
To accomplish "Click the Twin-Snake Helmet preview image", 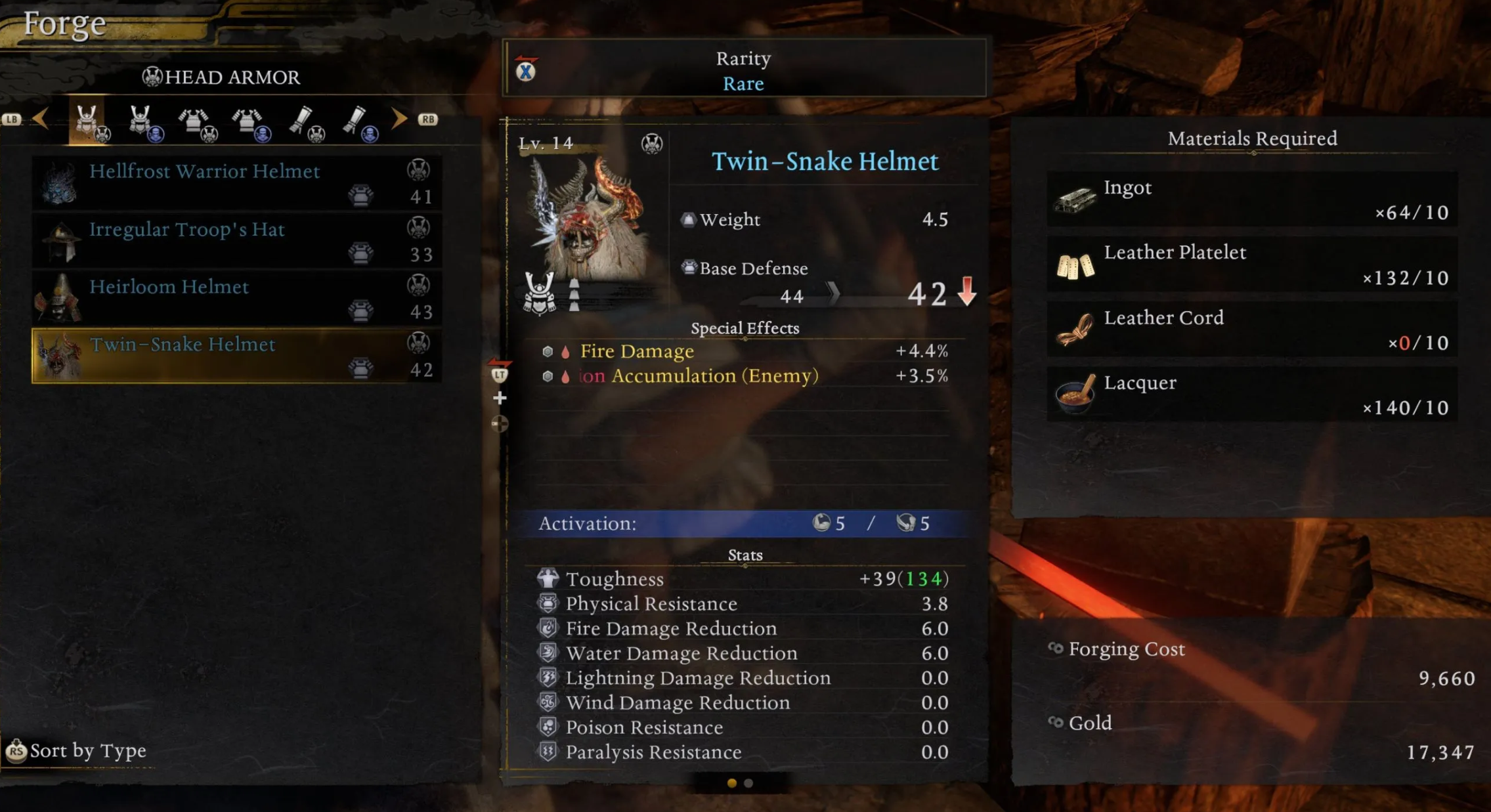I will pyautogui.click(x=587, y=220).
